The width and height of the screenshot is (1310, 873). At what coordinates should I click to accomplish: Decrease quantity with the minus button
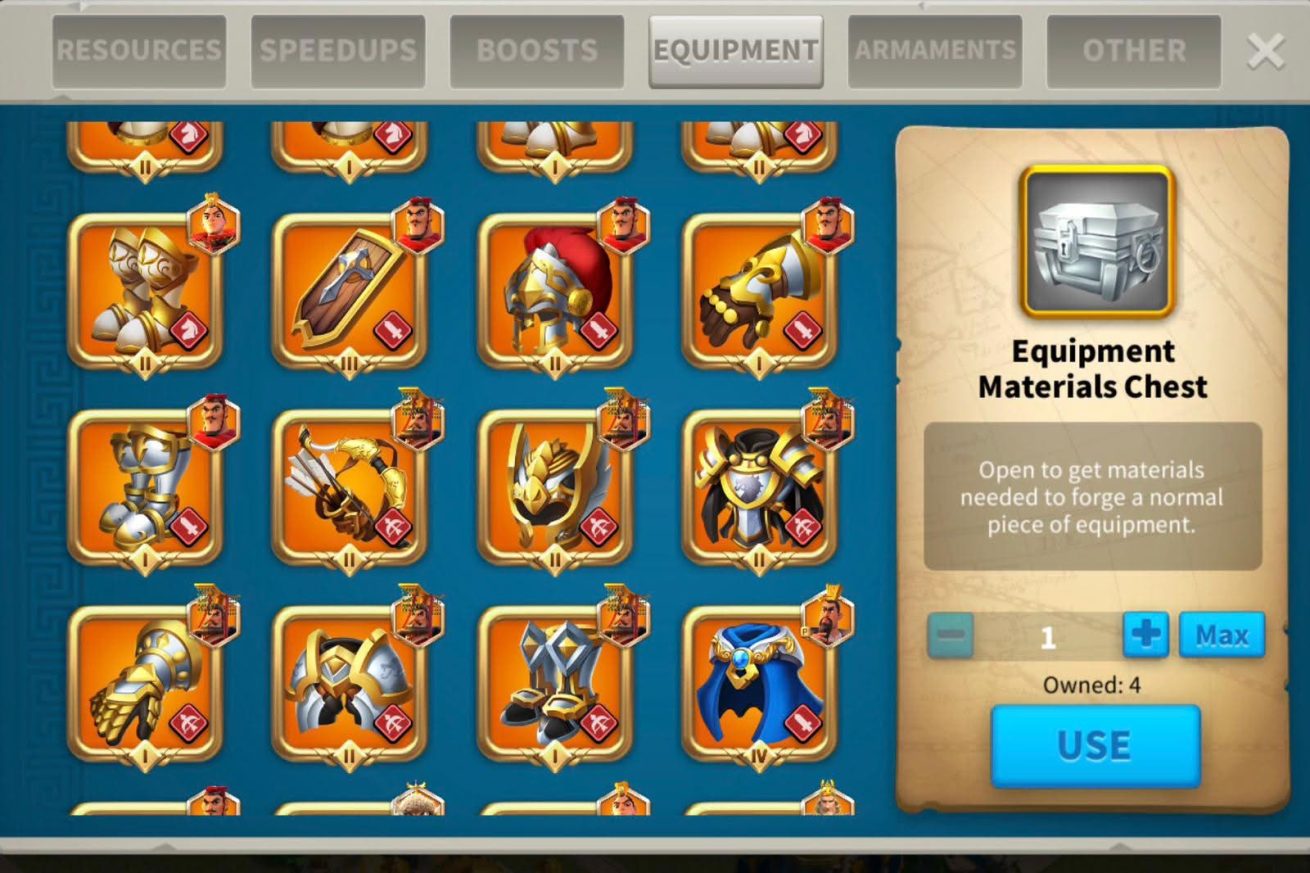click(x=950, y=635)
